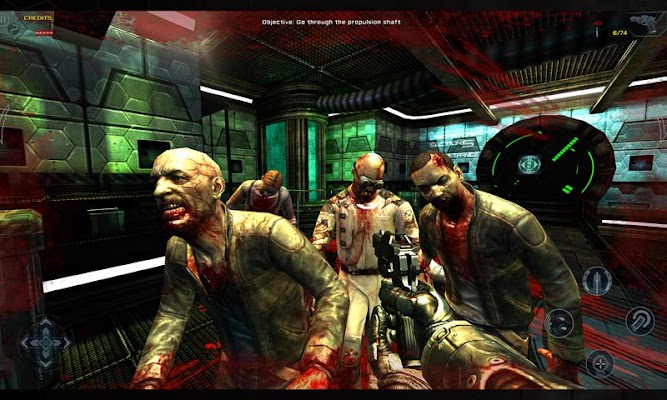This screenshot has height=400, width=667.
Task: Reload using the bullet icon button
Action: (597, 281)
